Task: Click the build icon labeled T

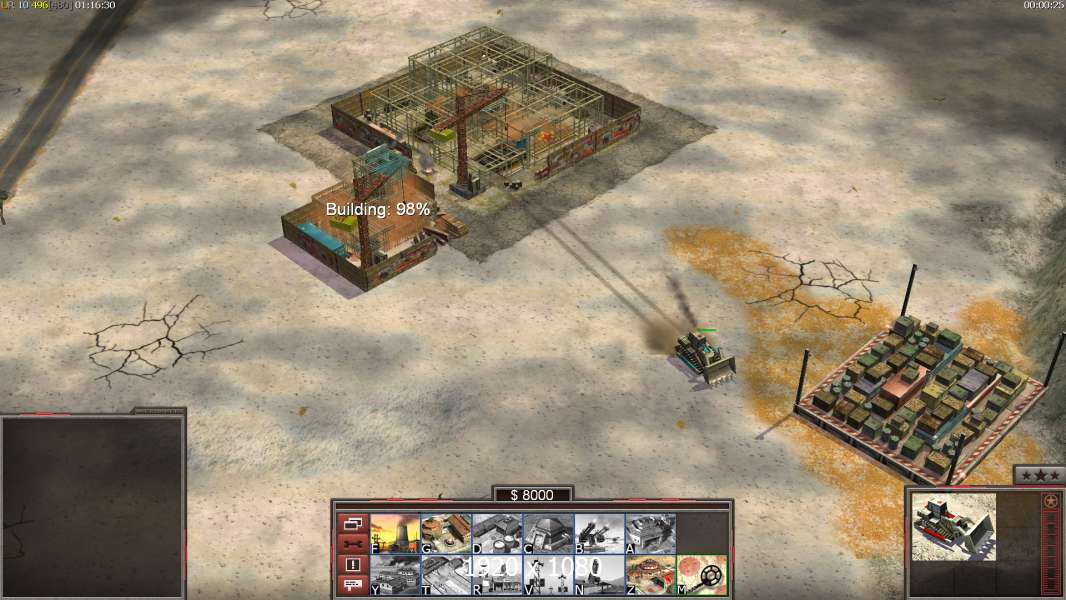Action: point(446,575)
